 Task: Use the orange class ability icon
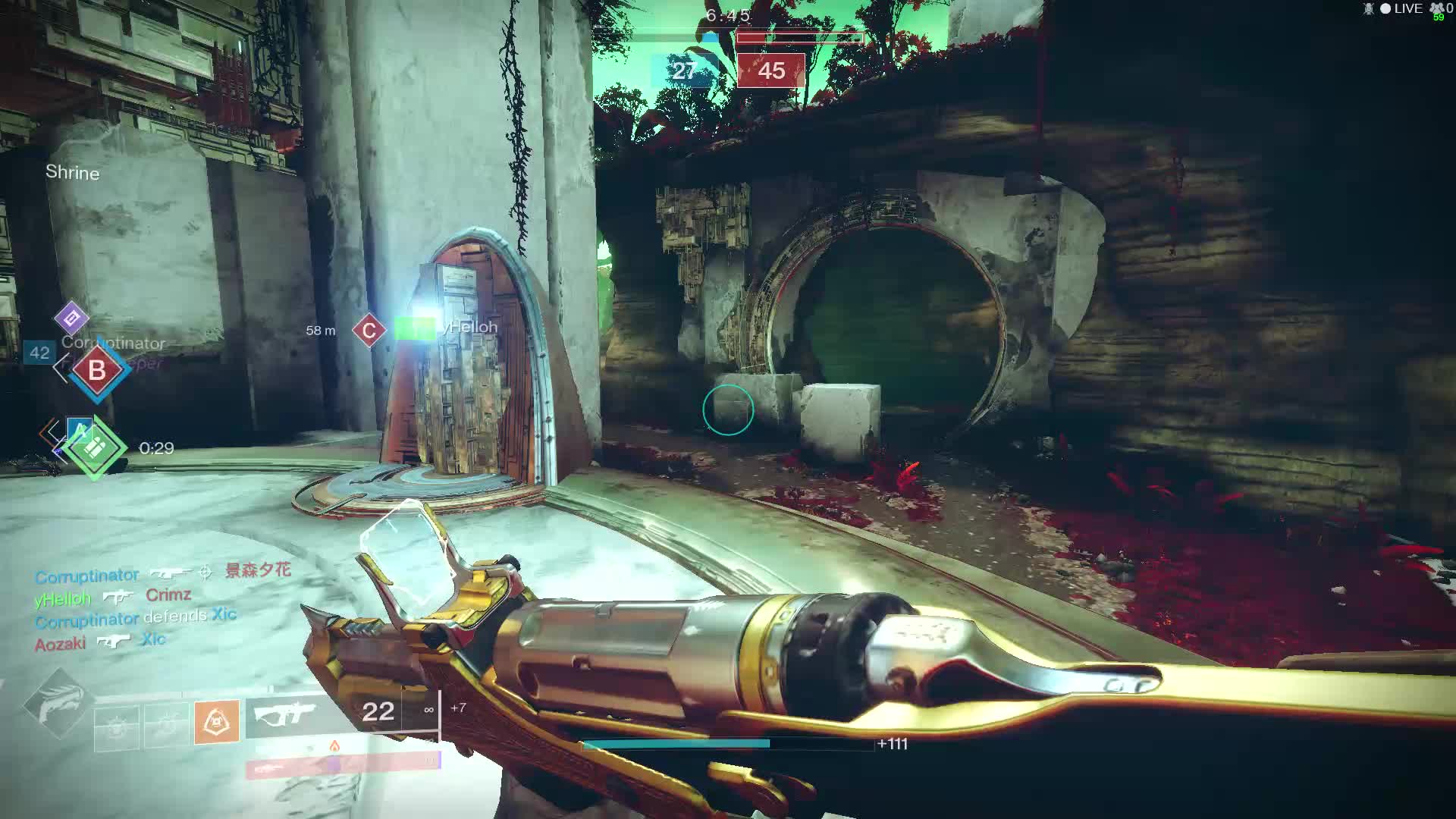click(217, 721)
